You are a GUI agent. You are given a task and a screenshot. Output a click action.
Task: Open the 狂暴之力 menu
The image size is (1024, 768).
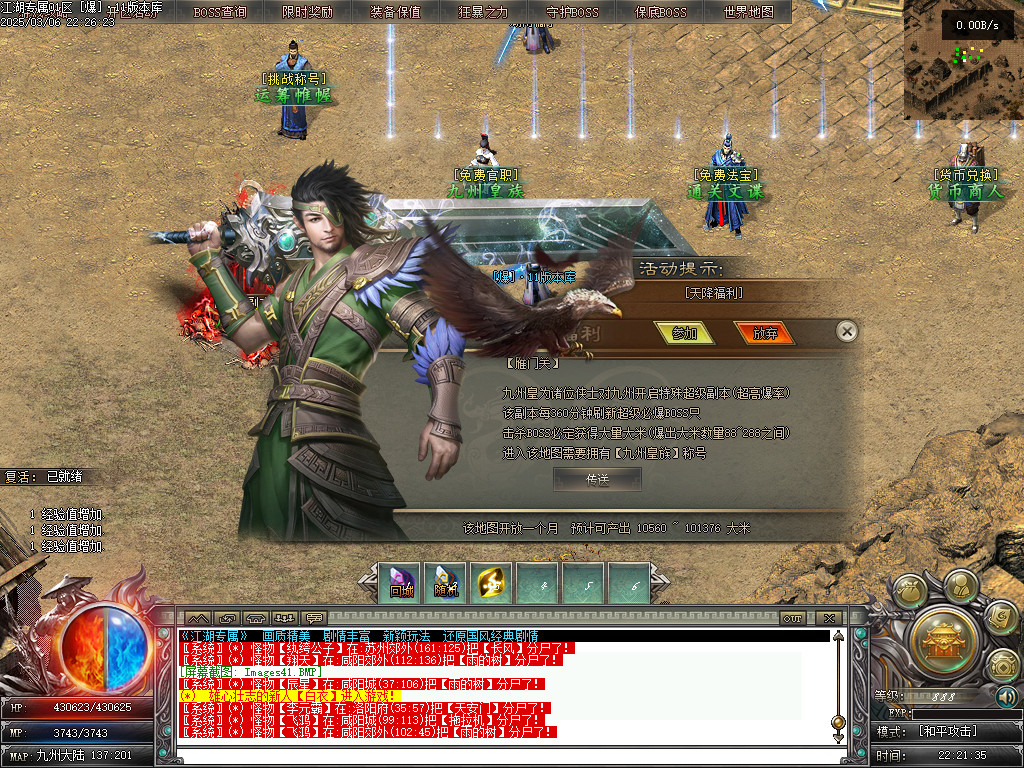click(x=483, y=12)
